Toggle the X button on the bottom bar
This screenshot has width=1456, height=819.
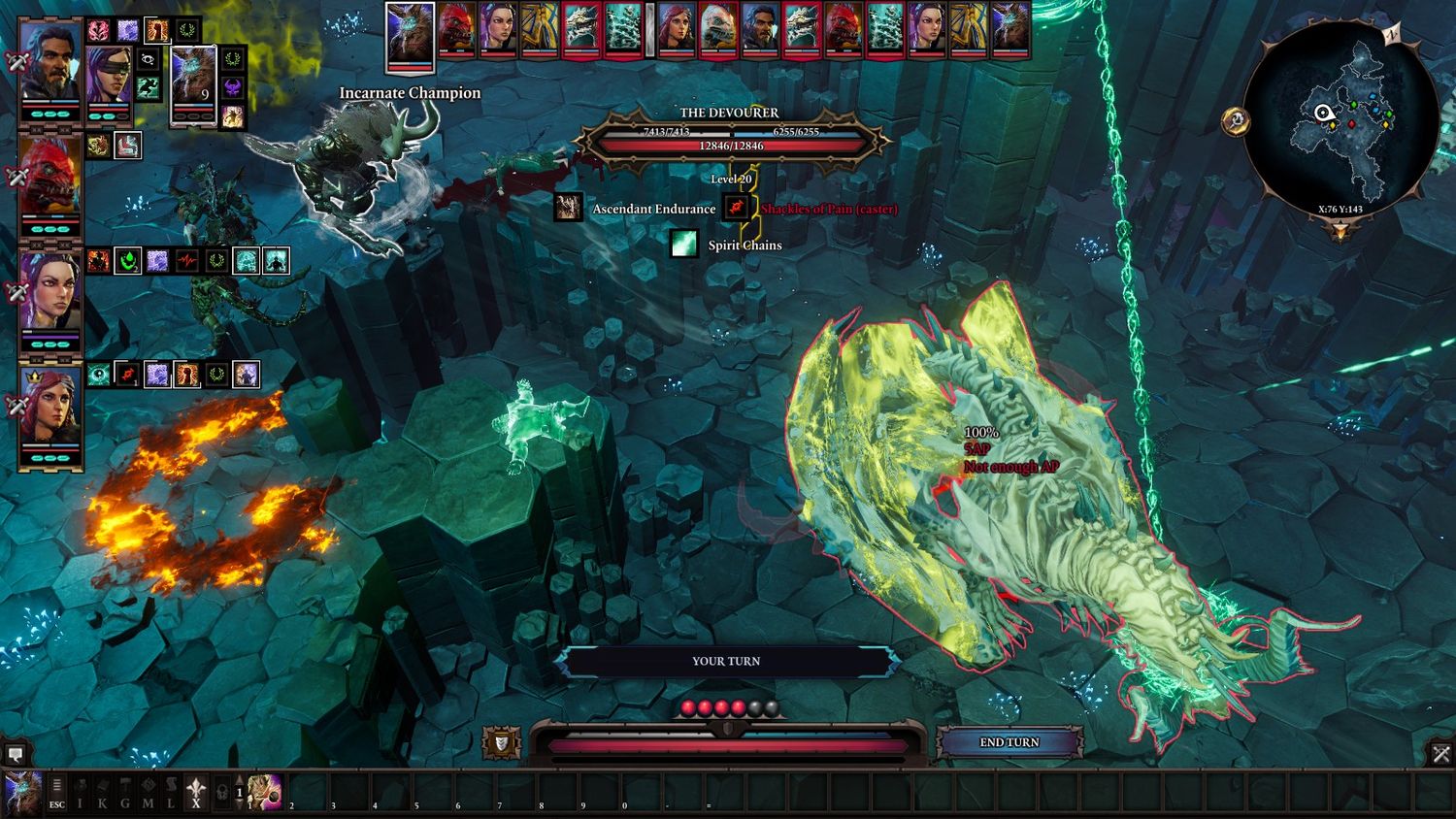tap(196, 792)
